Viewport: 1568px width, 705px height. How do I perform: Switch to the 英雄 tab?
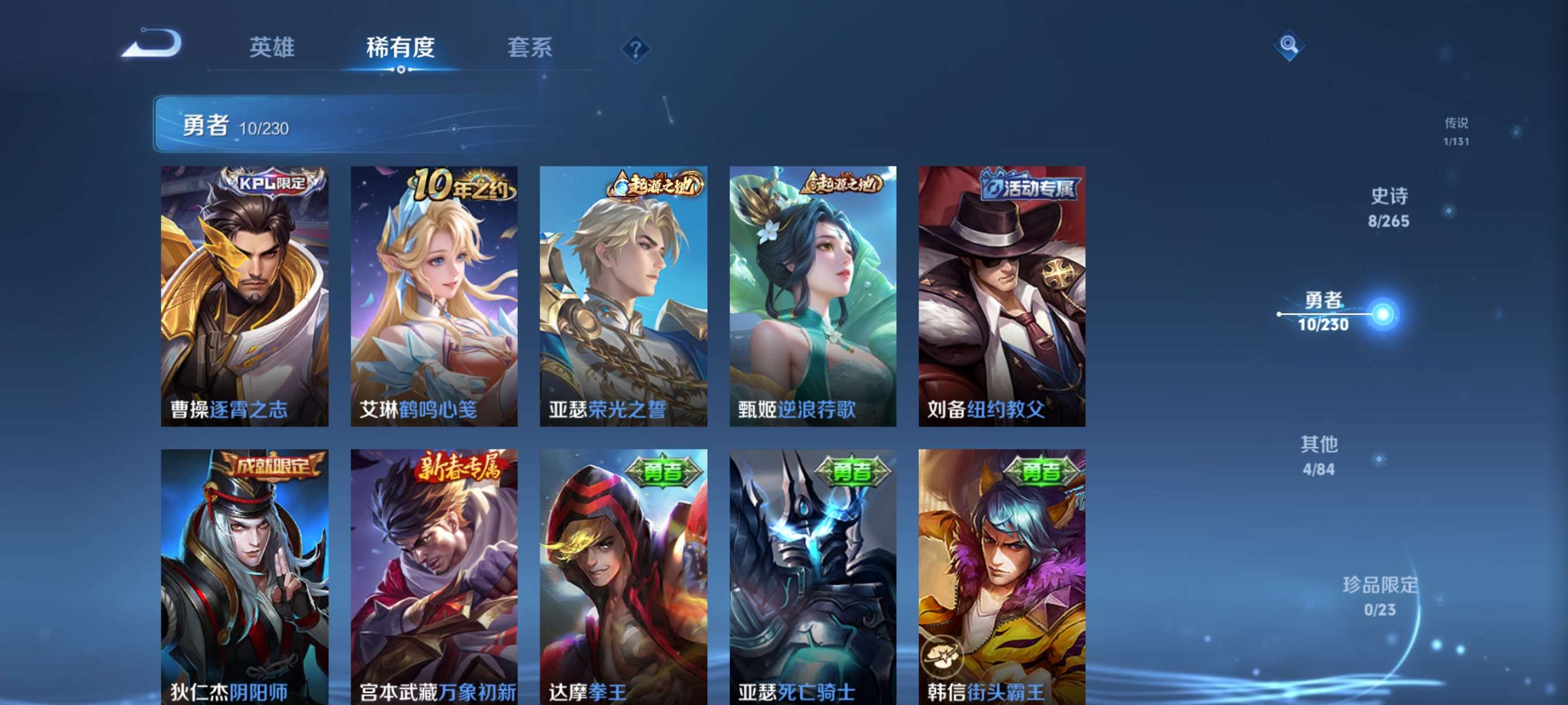pos(272,49)
